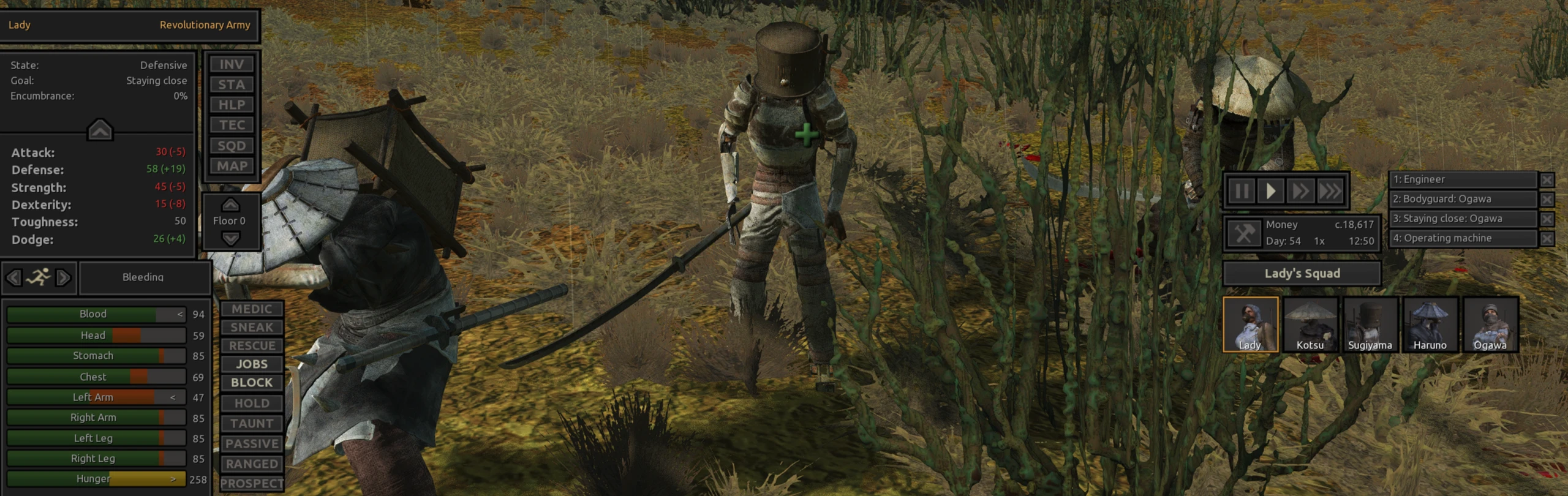
Task: Pause the game
Action: click(1241, 191)
